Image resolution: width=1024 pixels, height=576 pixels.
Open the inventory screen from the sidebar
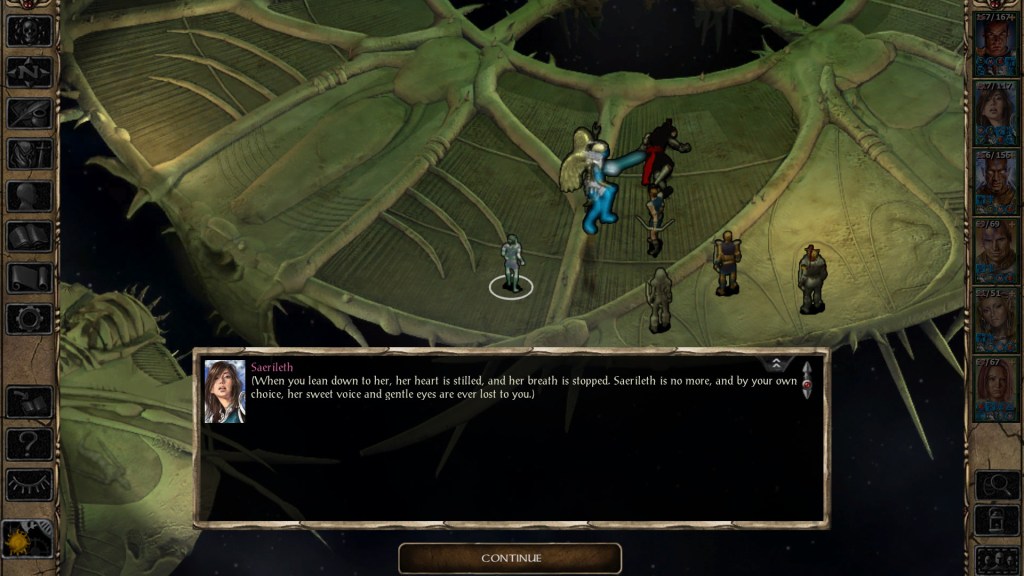(29, 154)
